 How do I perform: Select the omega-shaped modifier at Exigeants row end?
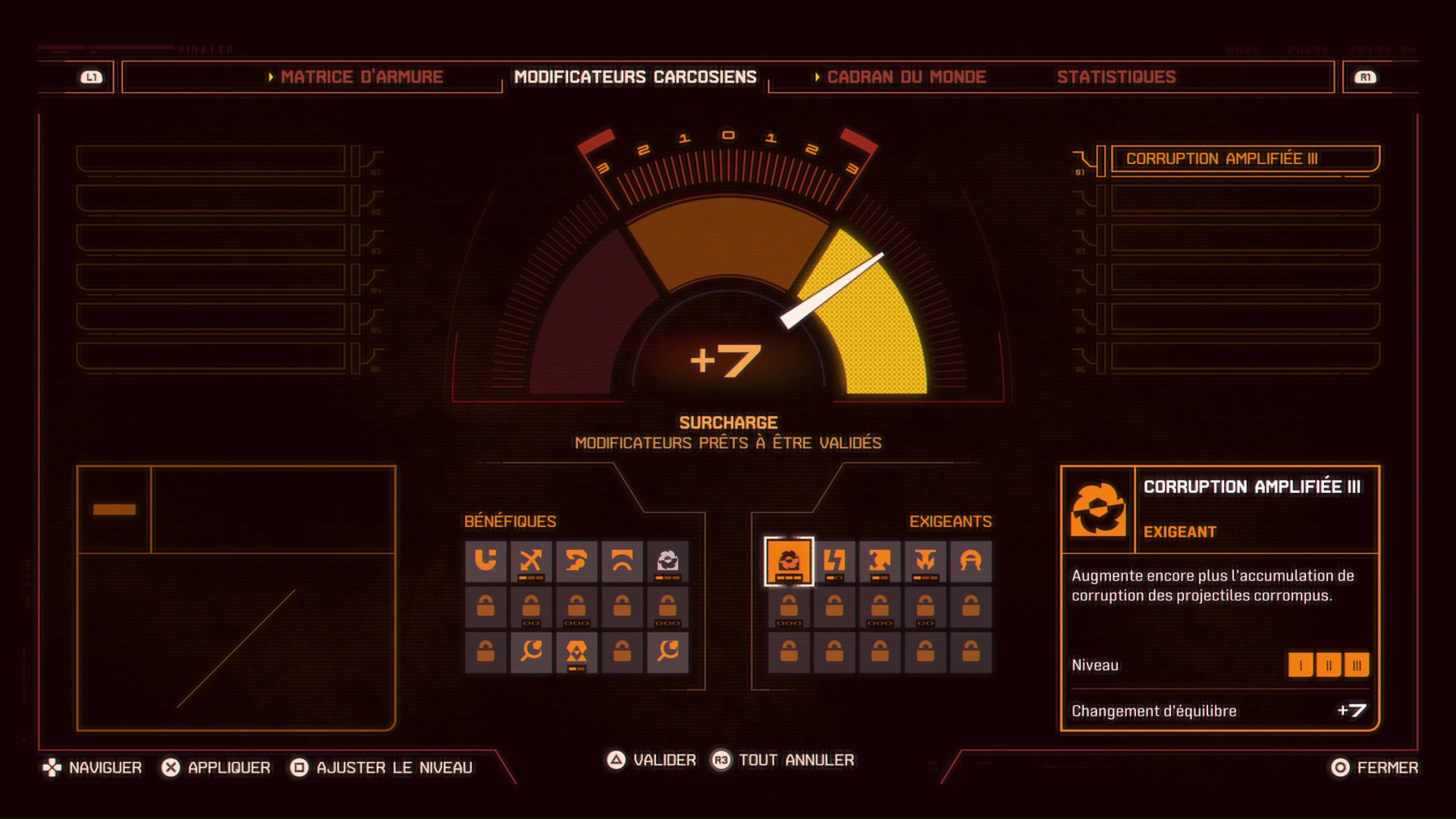coord(971,561)
